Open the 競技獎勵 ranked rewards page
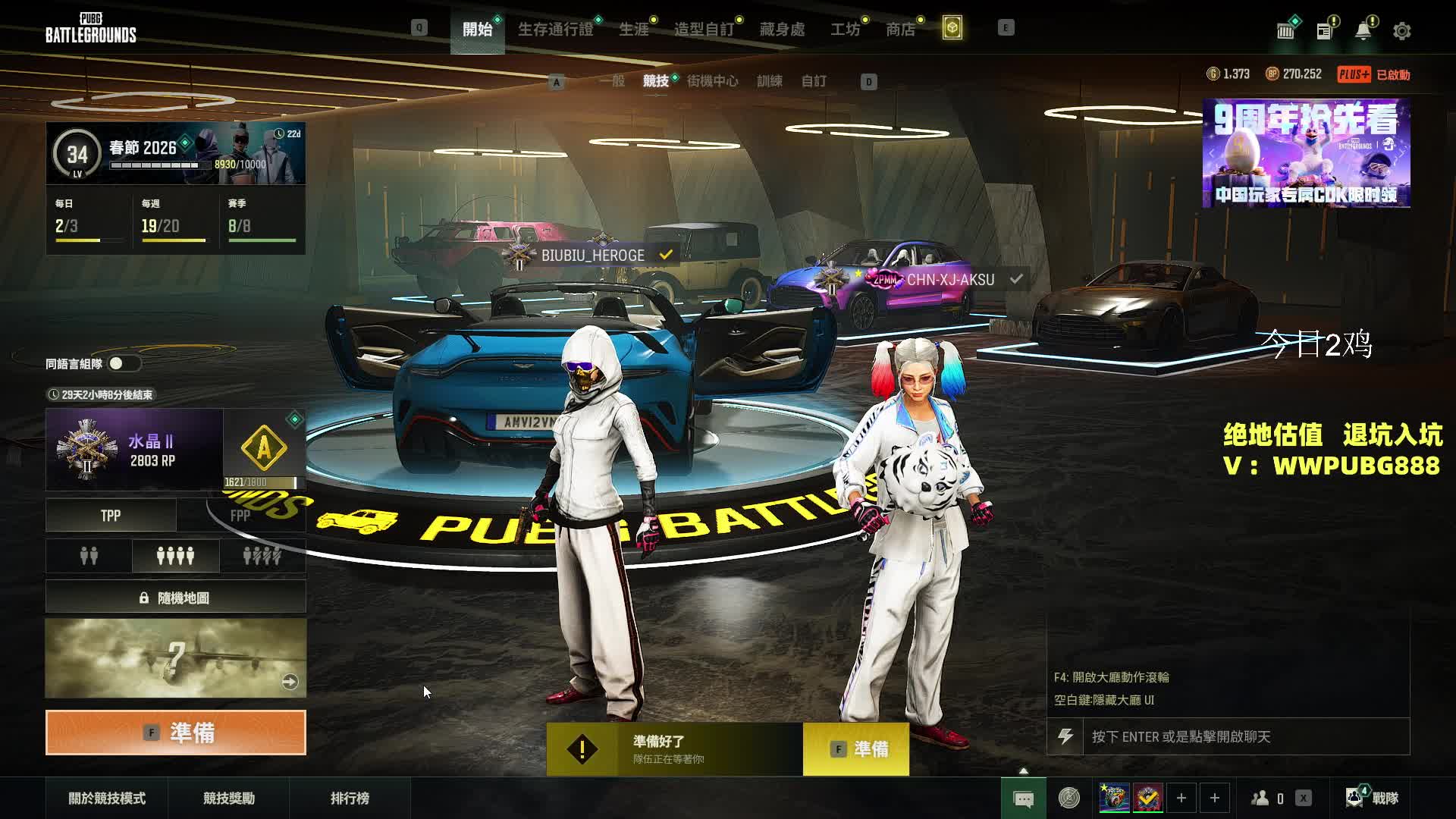 229,798
